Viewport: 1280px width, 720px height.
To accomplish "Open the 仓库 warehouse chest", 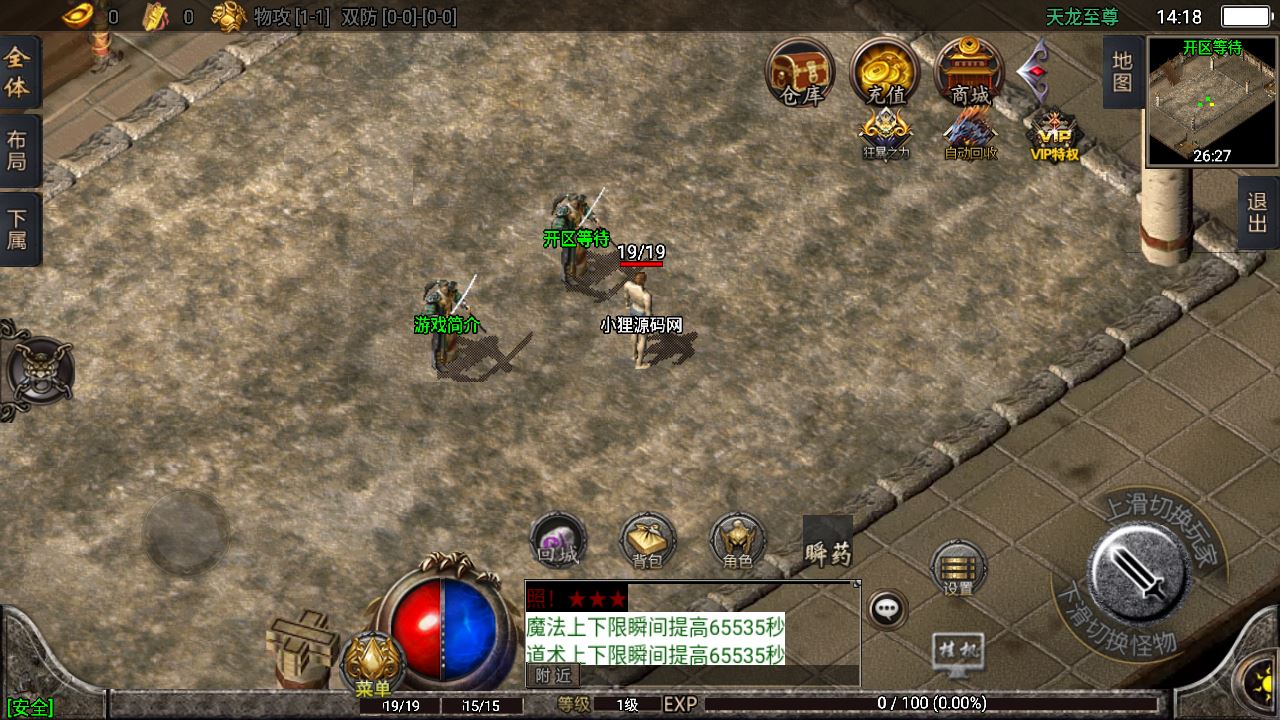I will [x=800, y=72].
